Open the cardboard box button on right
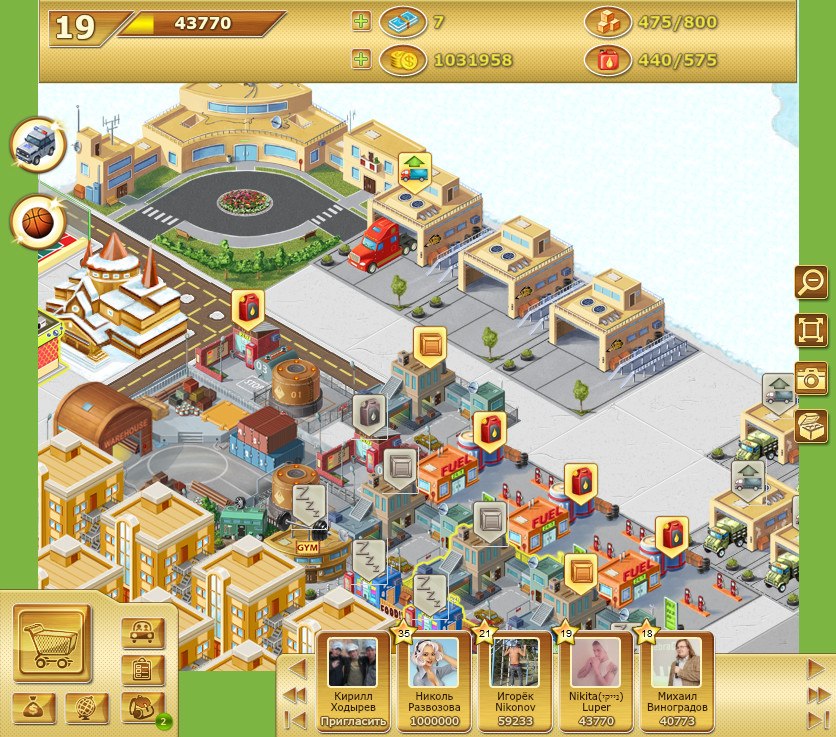This screenshot has height=737, width=836. click(811, 425)
